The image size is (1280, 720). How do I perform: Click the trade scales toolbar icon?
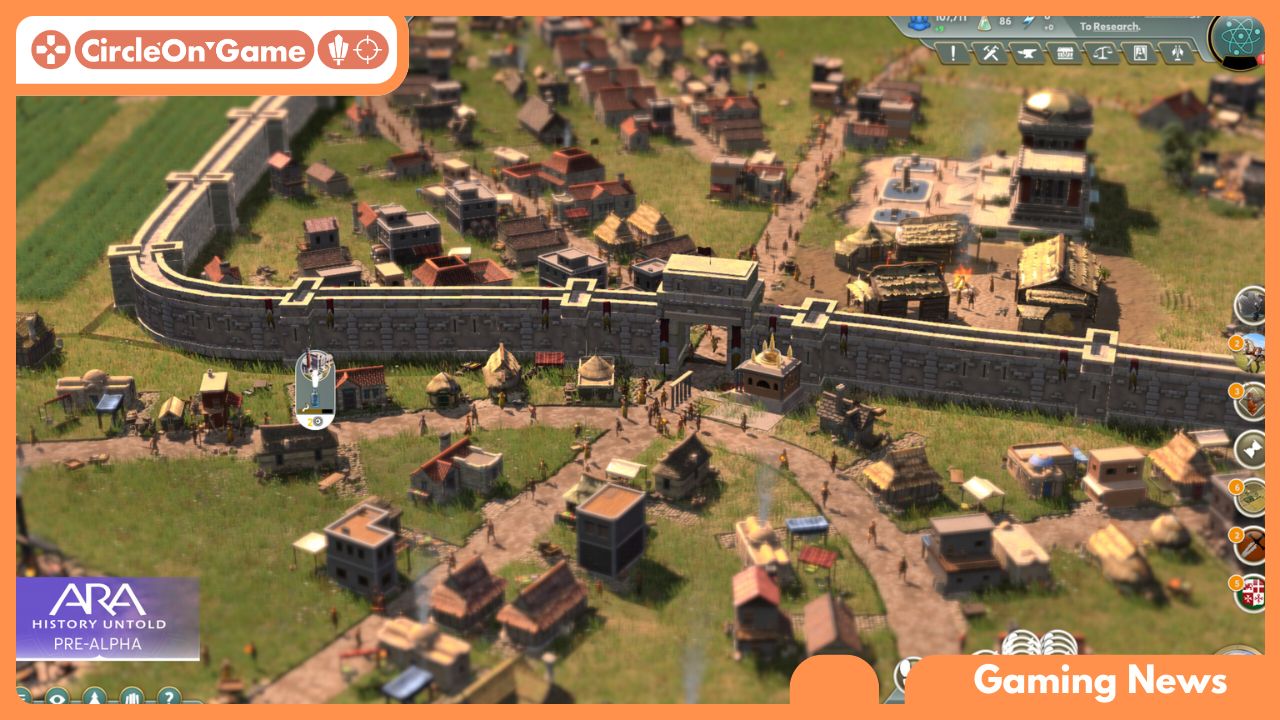coord(1103,52)
